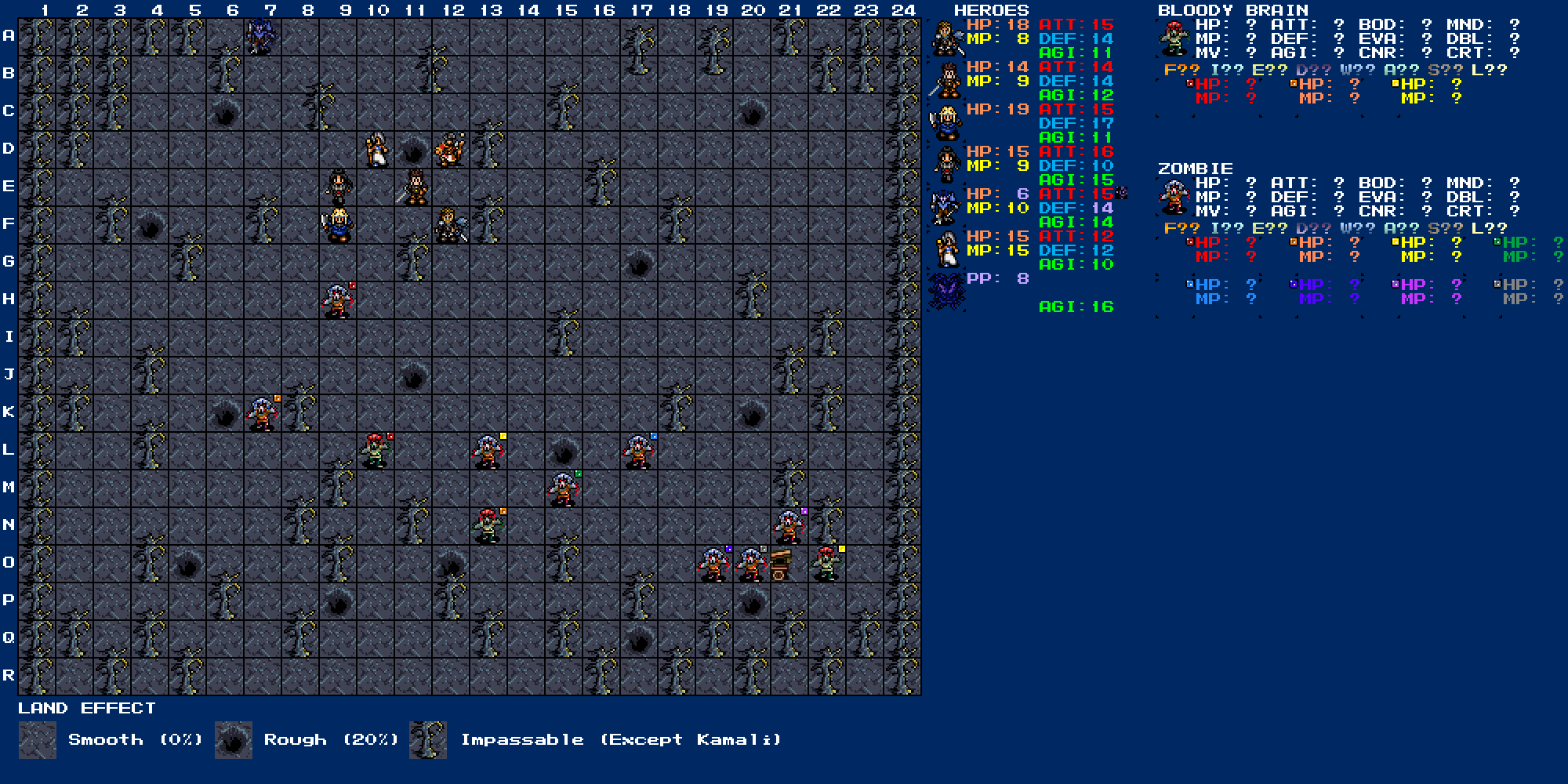
Task: Click the Impassable terrain legend tile
Action: pyautogui.click(x=428, y=740)
